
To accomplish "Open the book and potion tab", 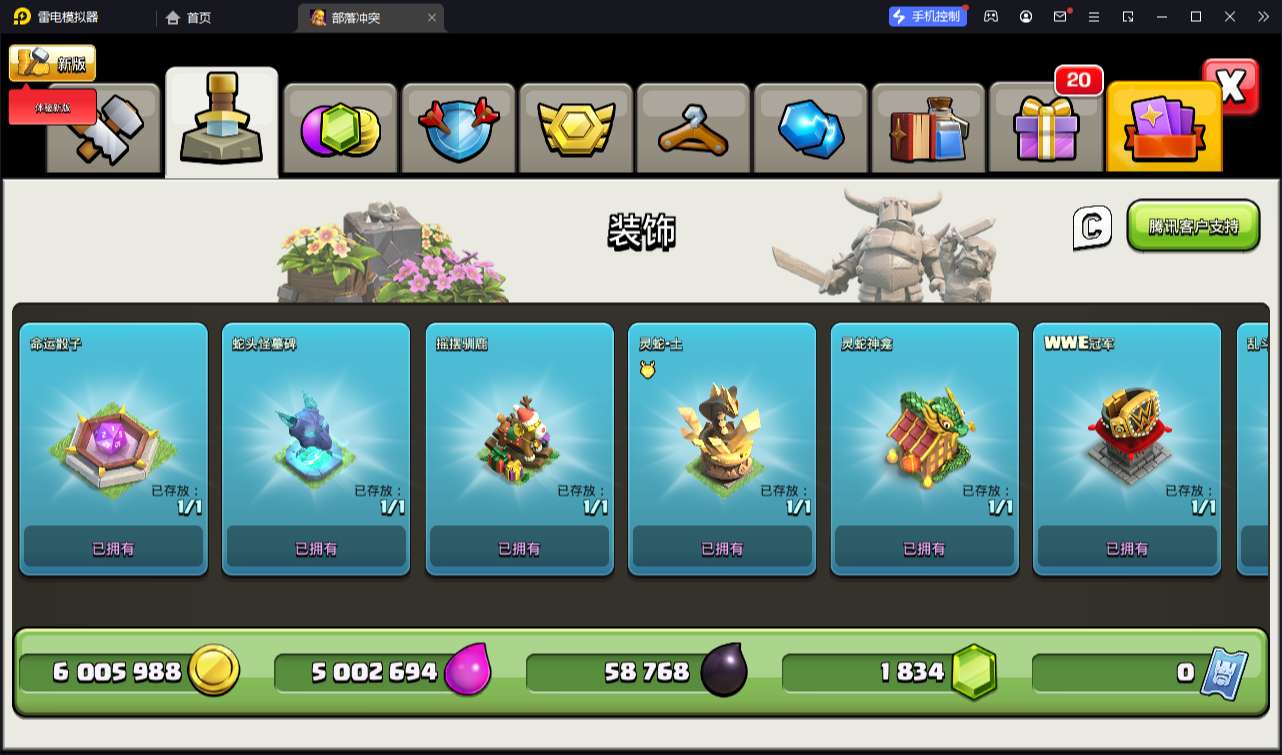I will click(928, 130).
